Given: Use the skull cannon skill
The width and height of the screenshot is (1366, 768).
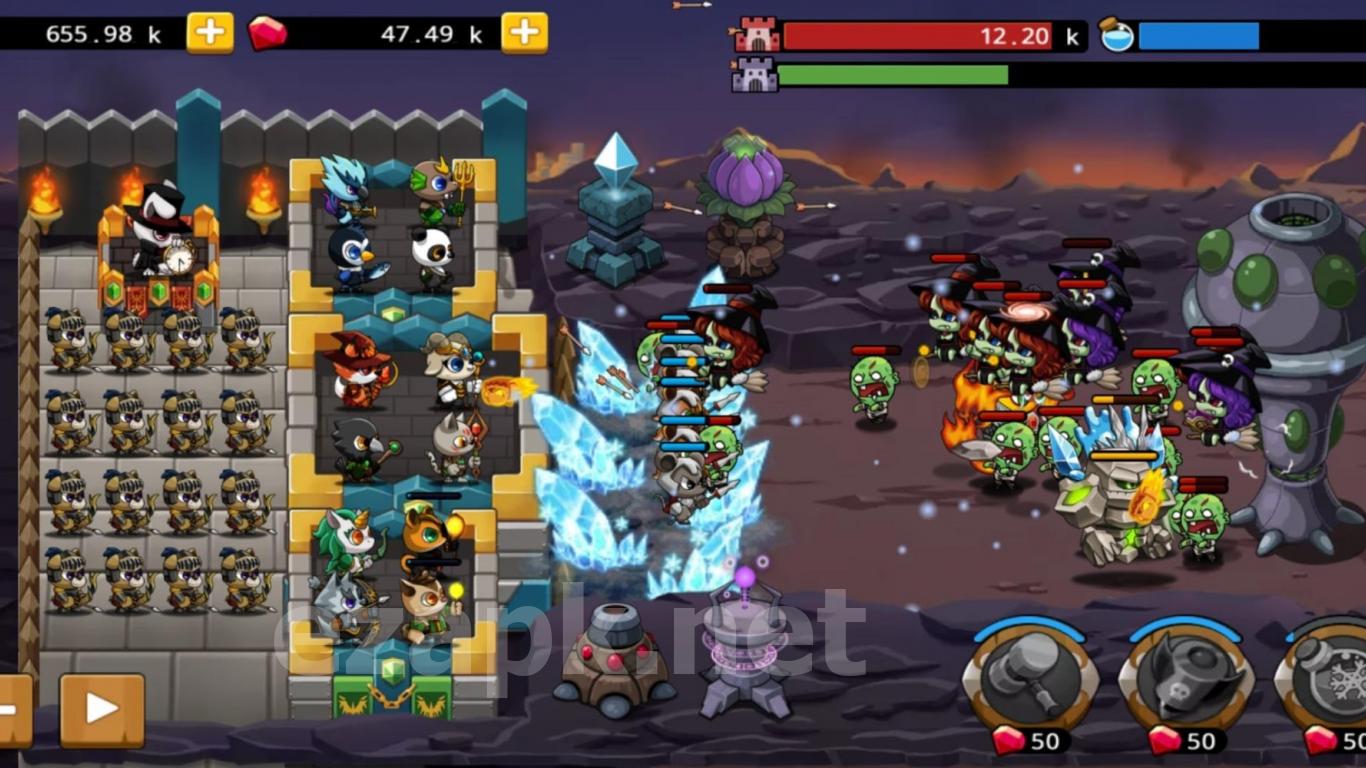Looking at the screenshot, I should [1186, 677].
